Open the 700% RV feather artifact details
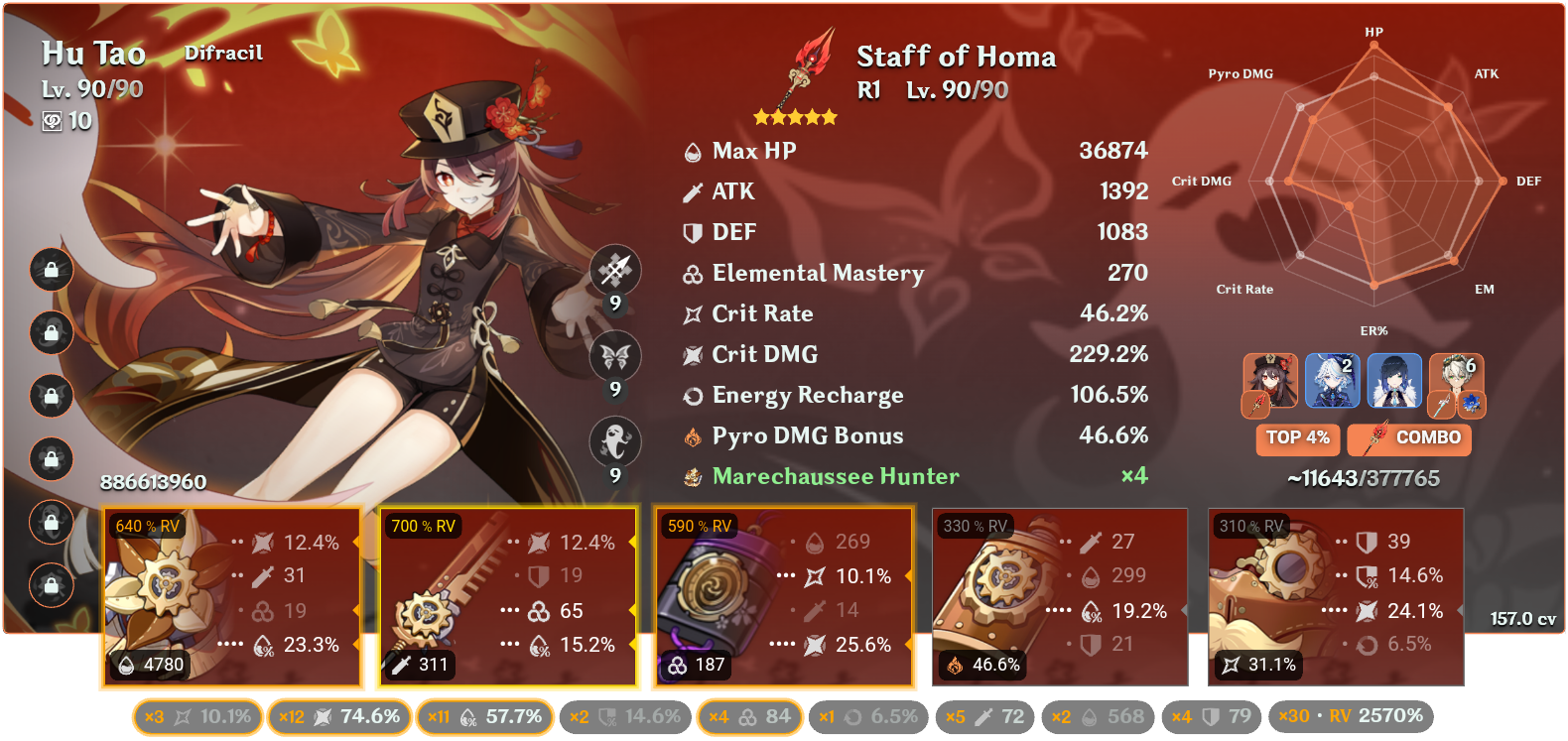1568x741 pixels. click(x=508, y=596)
